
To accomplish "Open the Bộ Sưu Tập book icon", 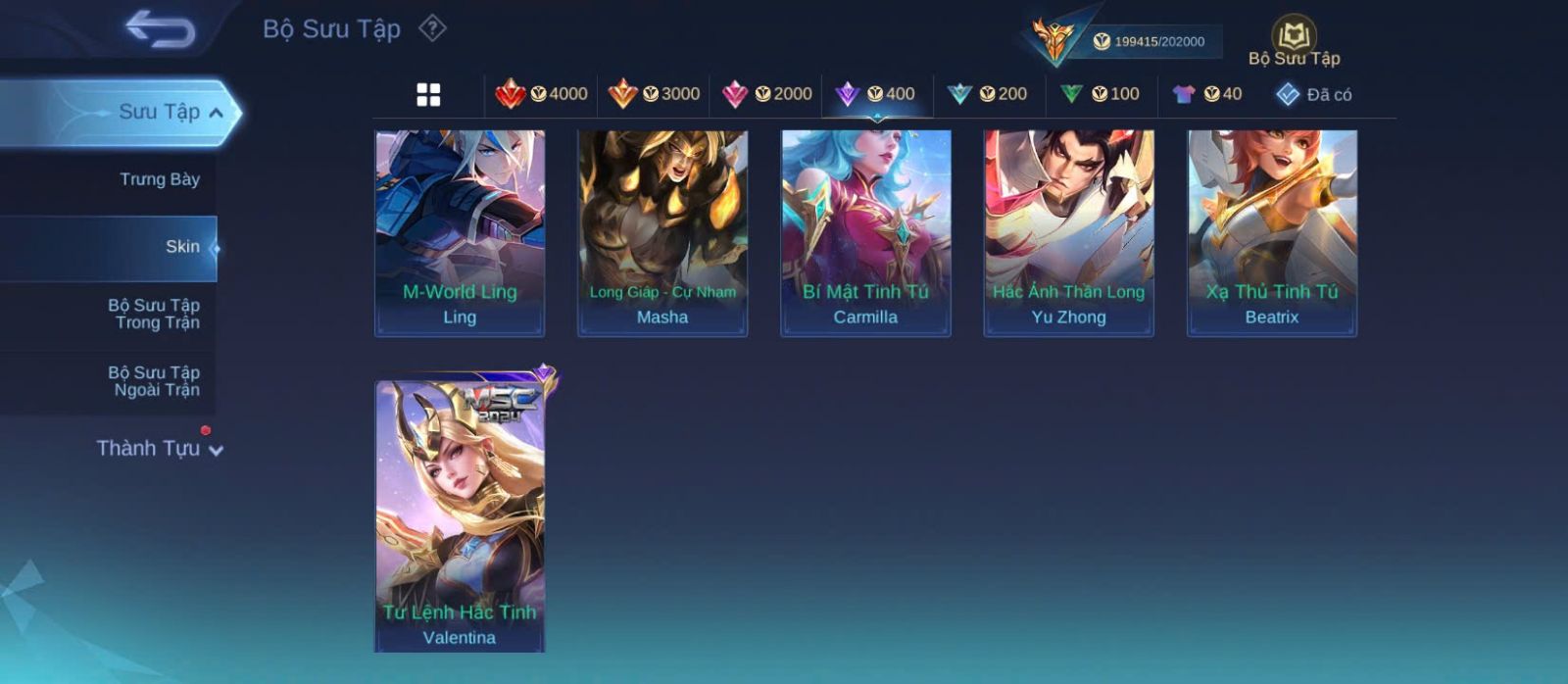I will (x=1294, y=41).
